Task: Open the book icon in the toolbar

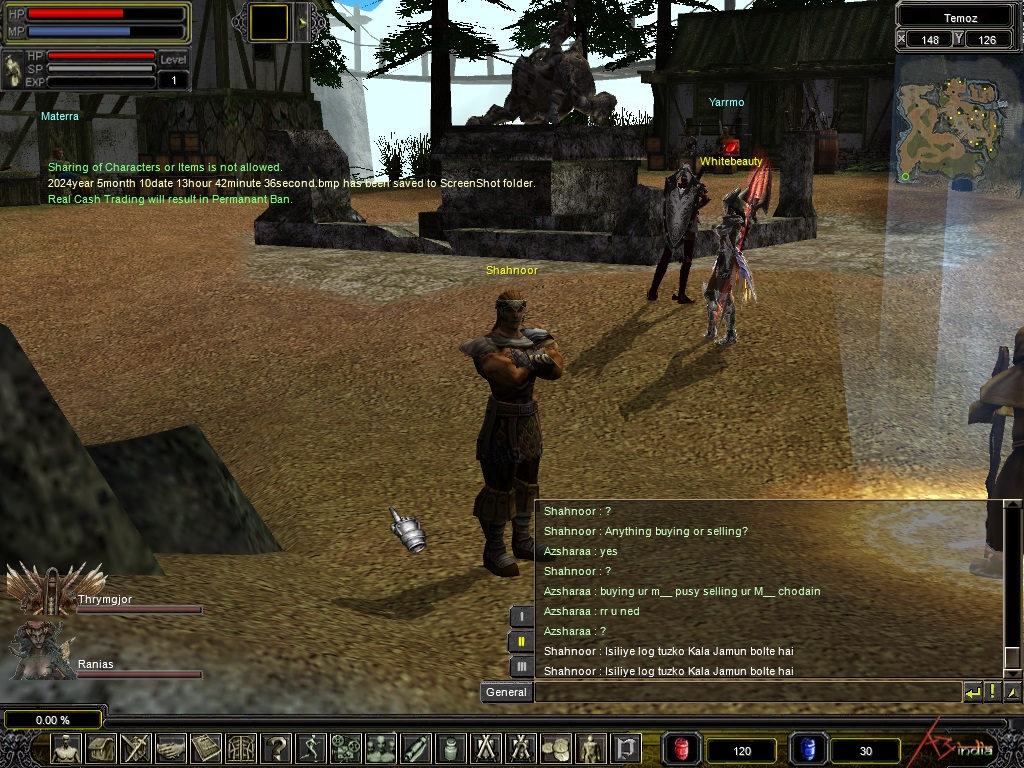Action: click(x=206, y=748)
